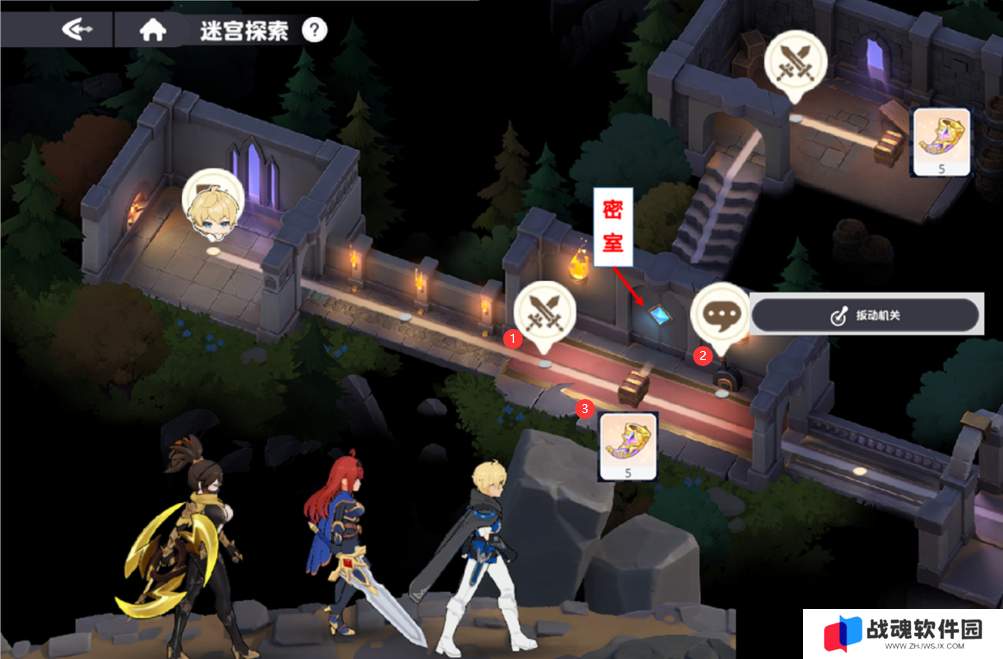Screen dimensions: 1003x659
Task: Start the crossed-swords battle on the red carpet
Action: pyautogui.click(x=544, y=311)
